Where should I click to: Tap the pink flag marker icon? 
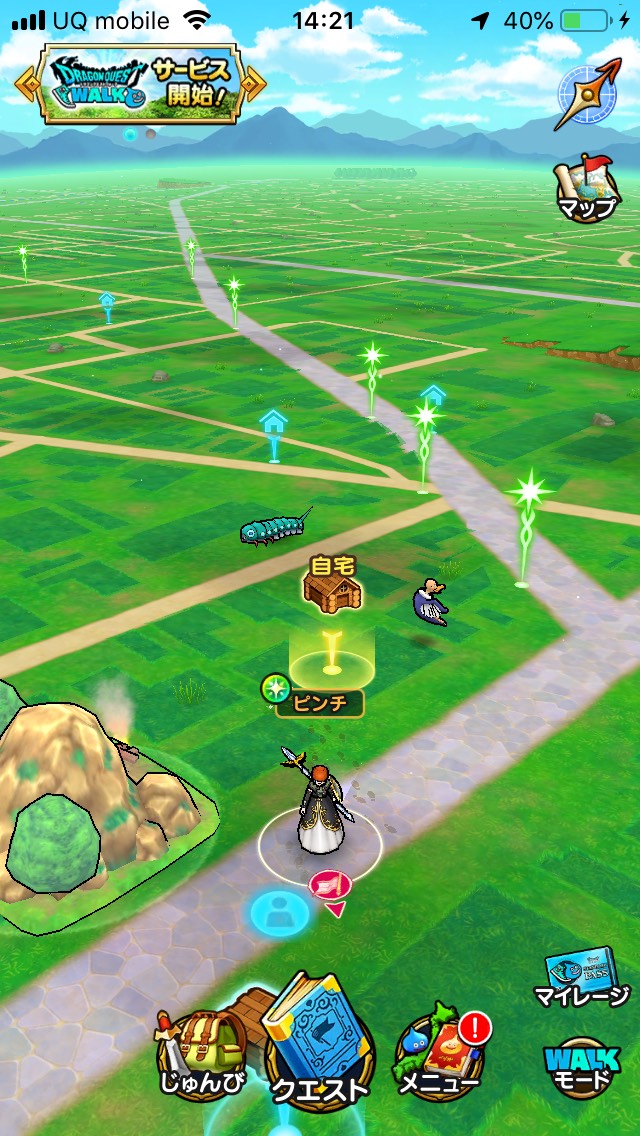click(327, 886)
